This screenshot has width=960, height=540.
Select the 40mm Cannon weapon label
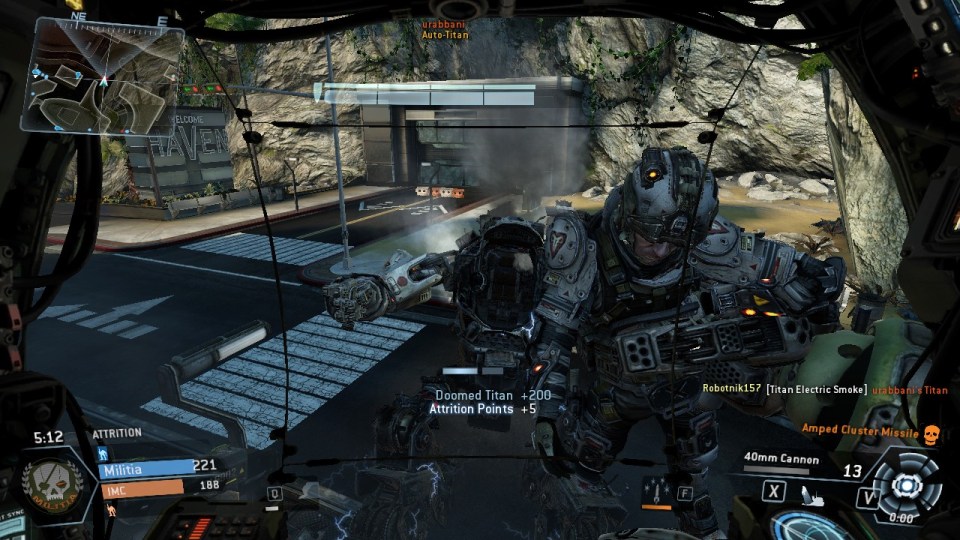coord(781,460)
